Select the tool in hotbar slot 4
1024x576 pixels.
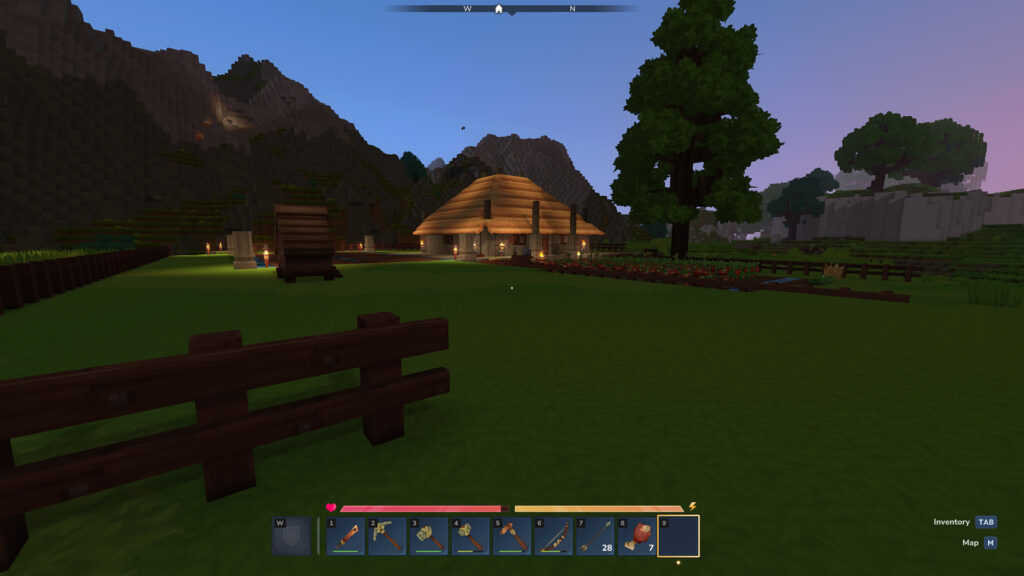point(470,536)
